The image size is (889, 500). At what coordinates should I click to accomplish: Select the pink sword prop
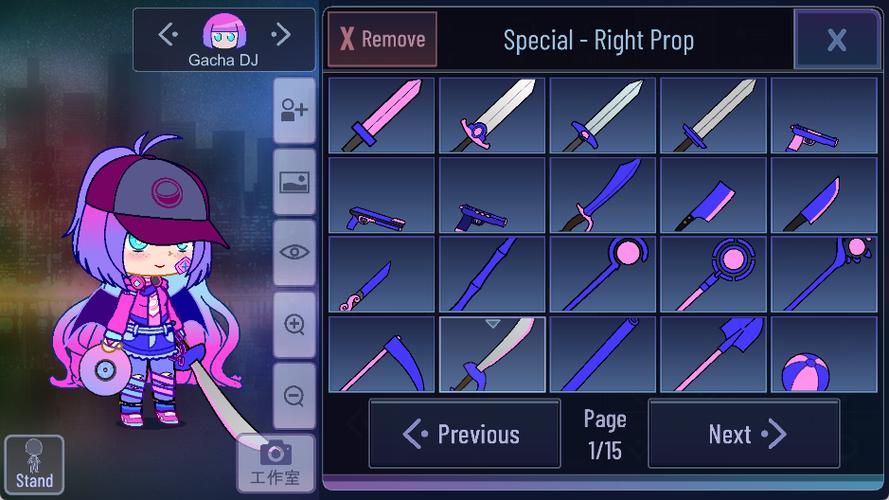point(381,116)
